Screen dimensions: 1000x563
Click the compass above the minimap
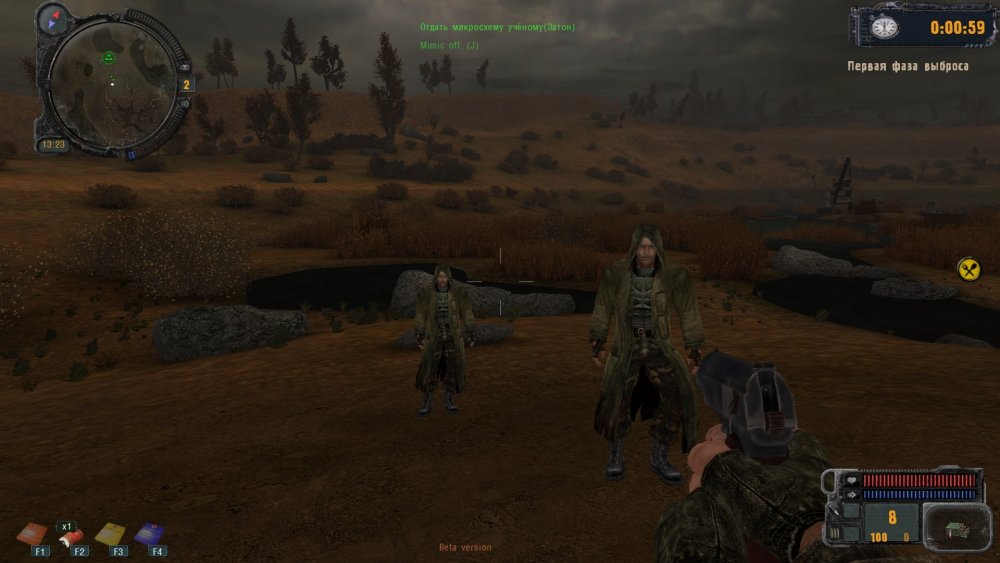pos(52,17)
